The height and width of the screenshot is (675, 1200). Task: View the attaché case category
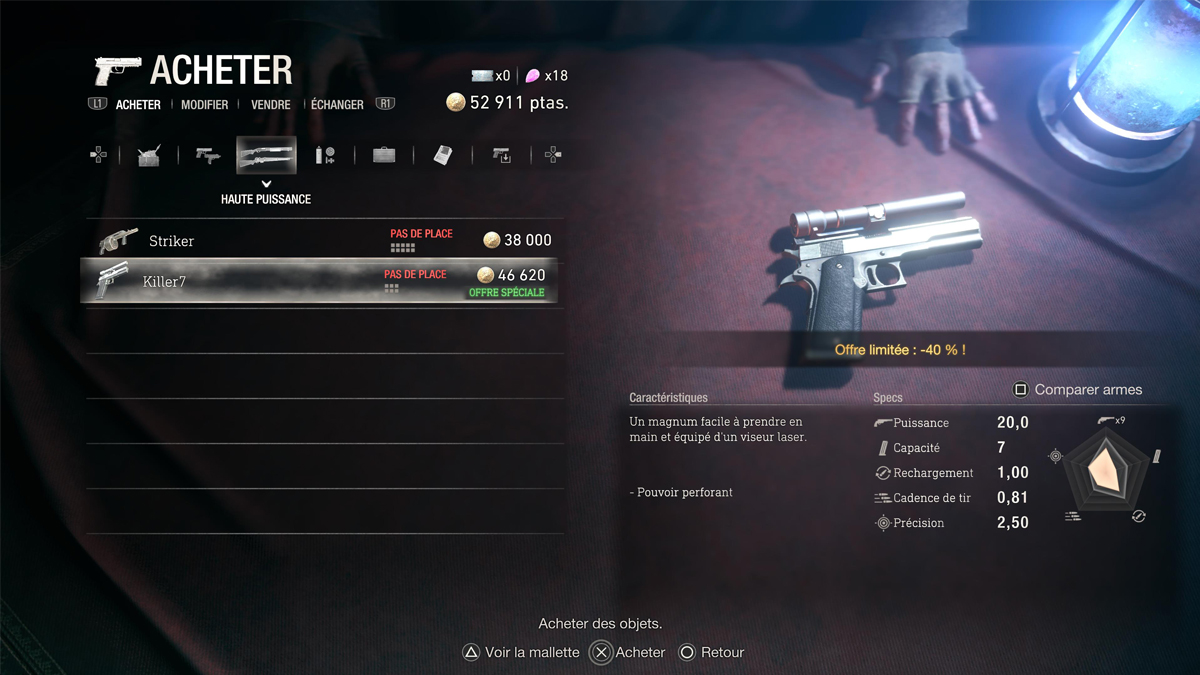click(x=384, y=155)
